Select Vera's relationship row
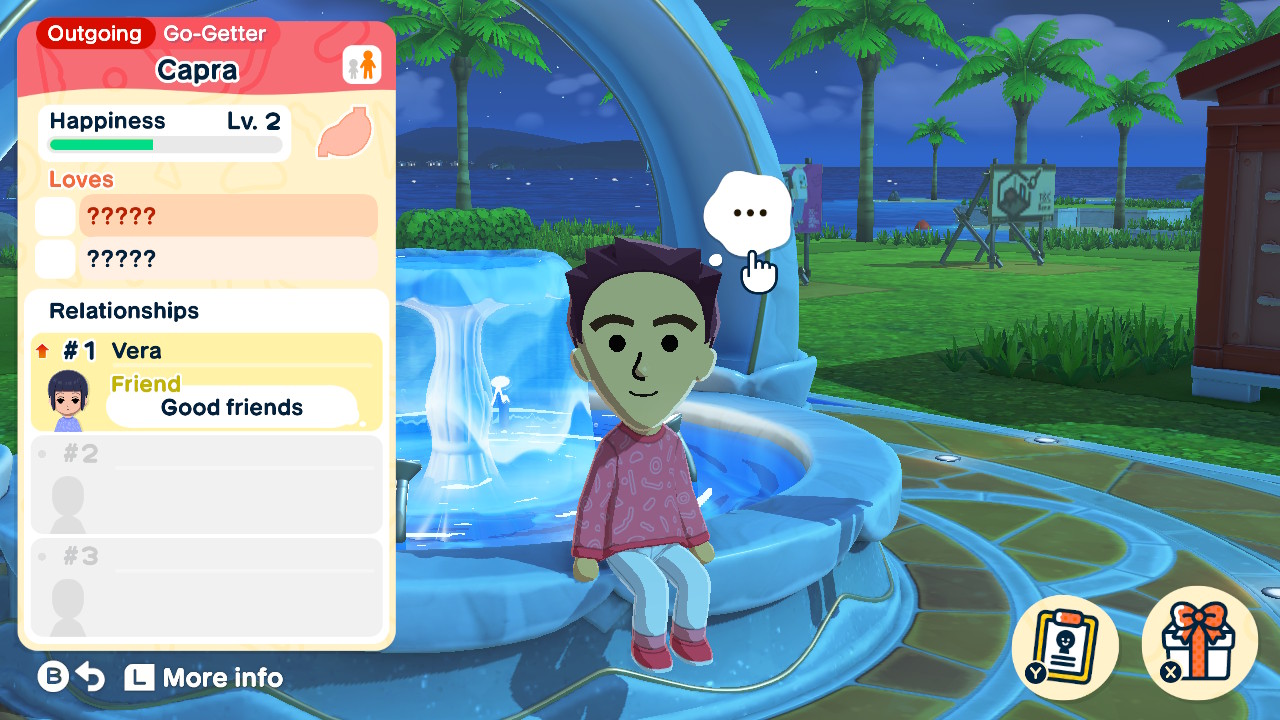 point(207,382)
